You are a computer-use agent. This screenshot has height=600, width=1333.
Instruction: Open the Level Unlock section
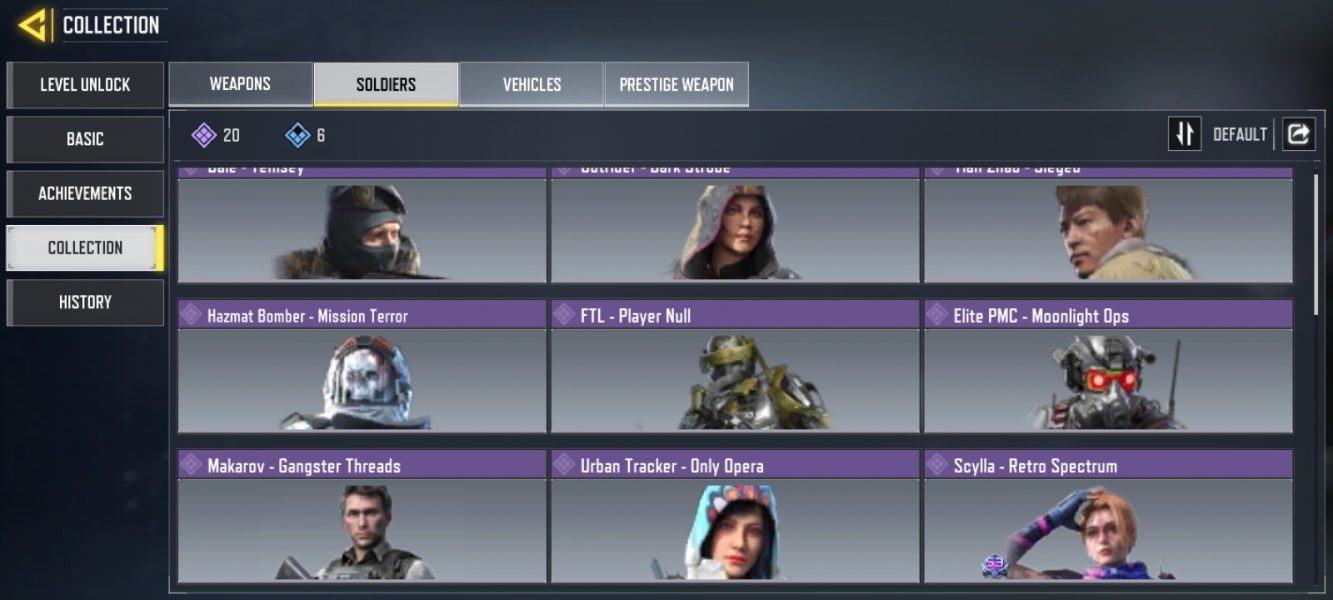pos(85,85)
